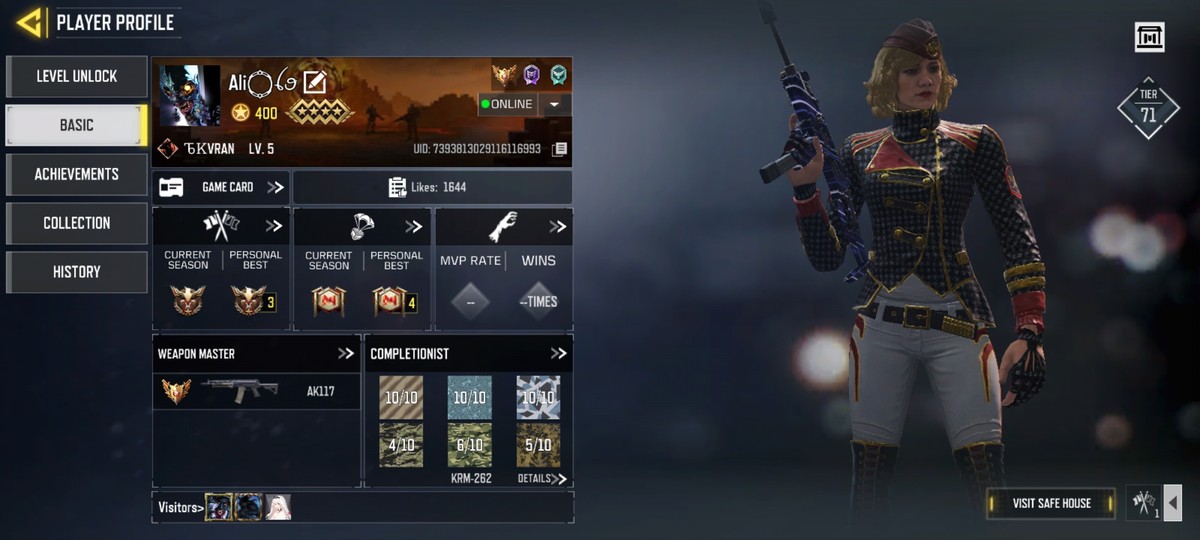This screenshot has height=540, width=1200.
Task: Open the Visitors list
Action: click(x=181, y=508)
